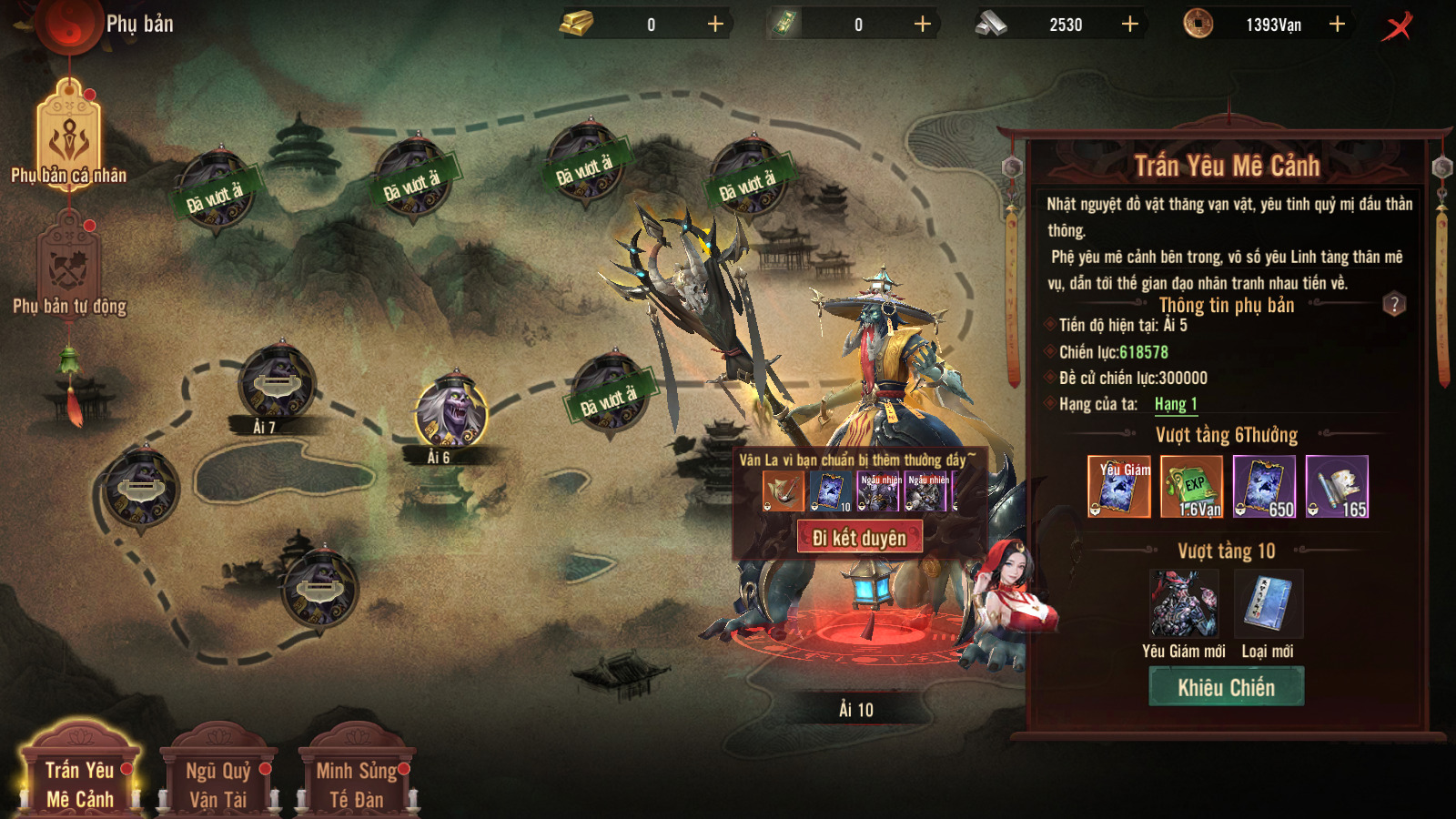The image size is (1456, 819).
Task: Add more gold ingots with plus button
Action: 715,25
